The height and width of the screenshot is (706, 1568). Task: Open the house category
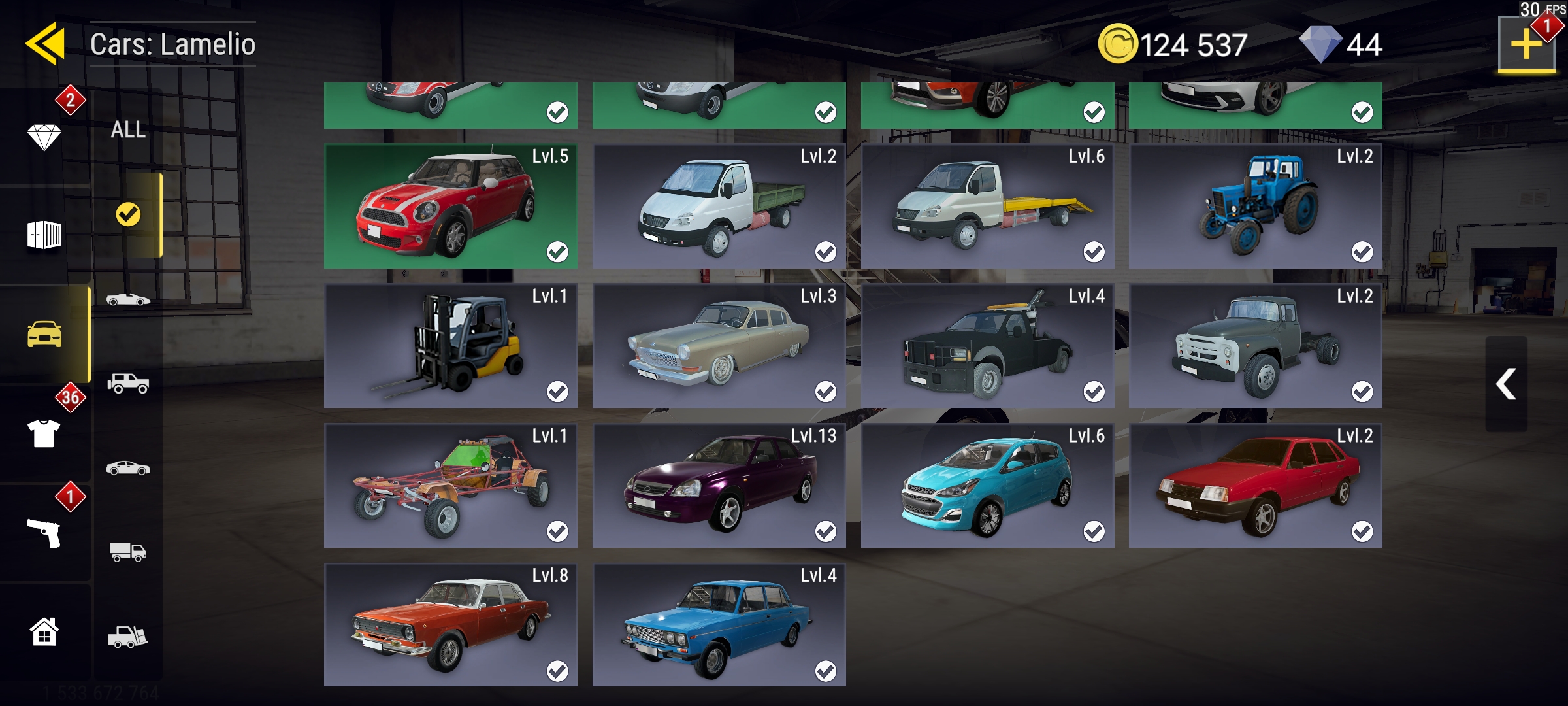[44, 631]
